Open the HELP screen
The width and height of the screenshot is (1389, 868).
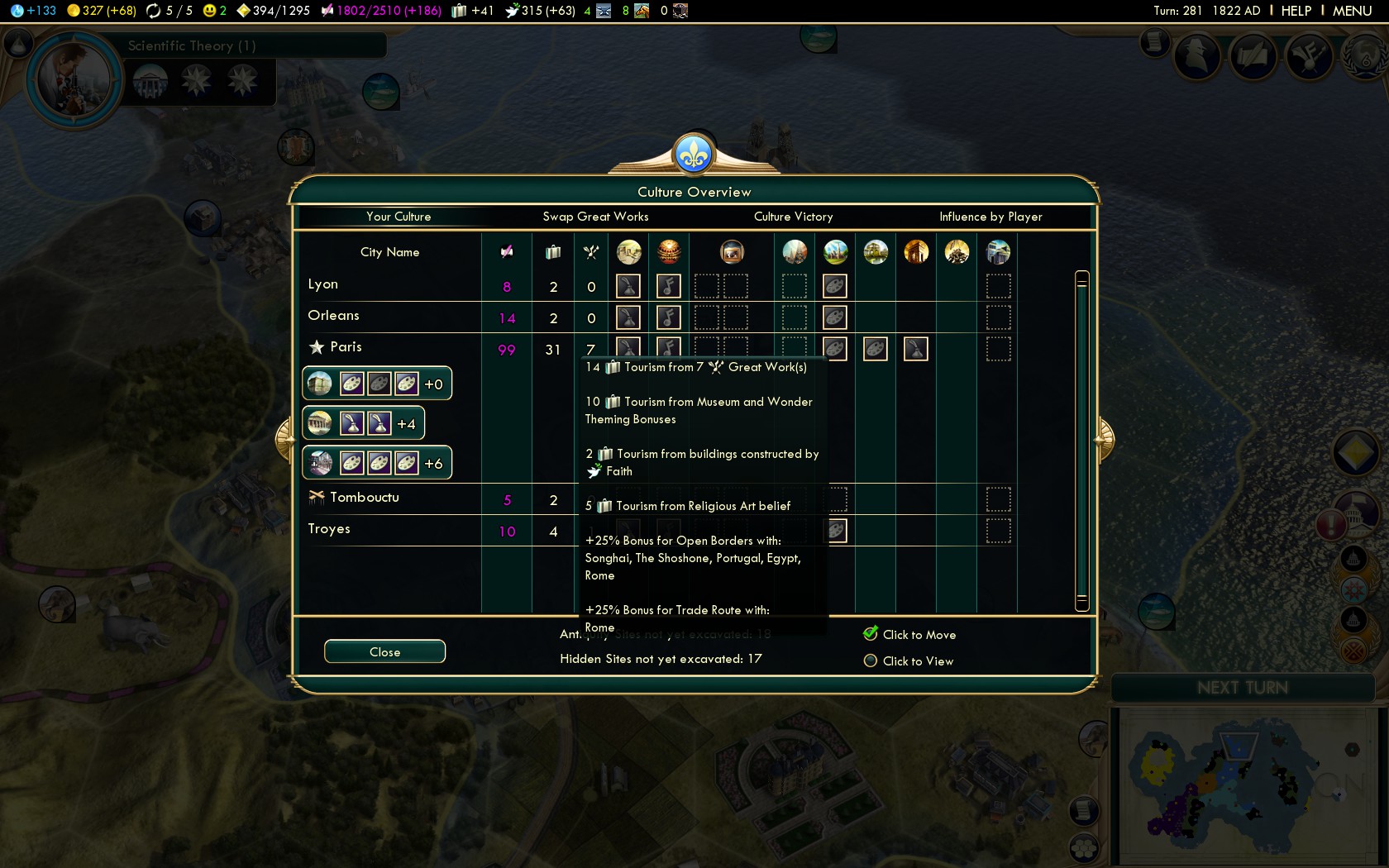pyautogui.click(x=1296, y=11)
